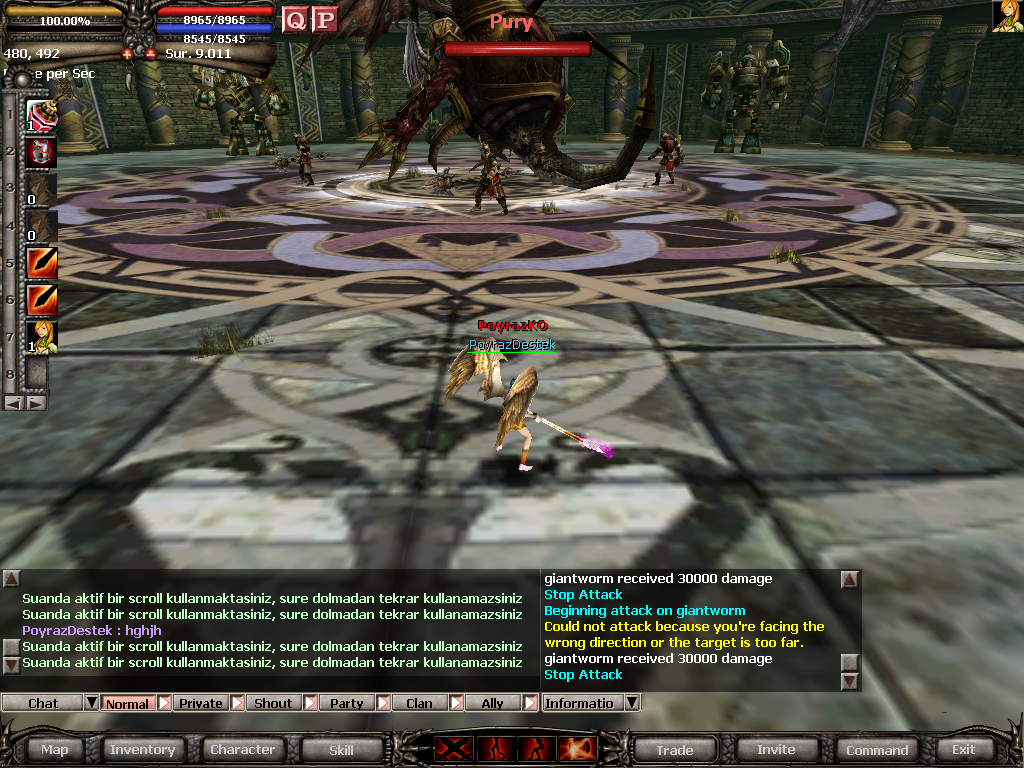The image size is (1024, 768).
Task: Show the Character sheet
Action: 242,750
